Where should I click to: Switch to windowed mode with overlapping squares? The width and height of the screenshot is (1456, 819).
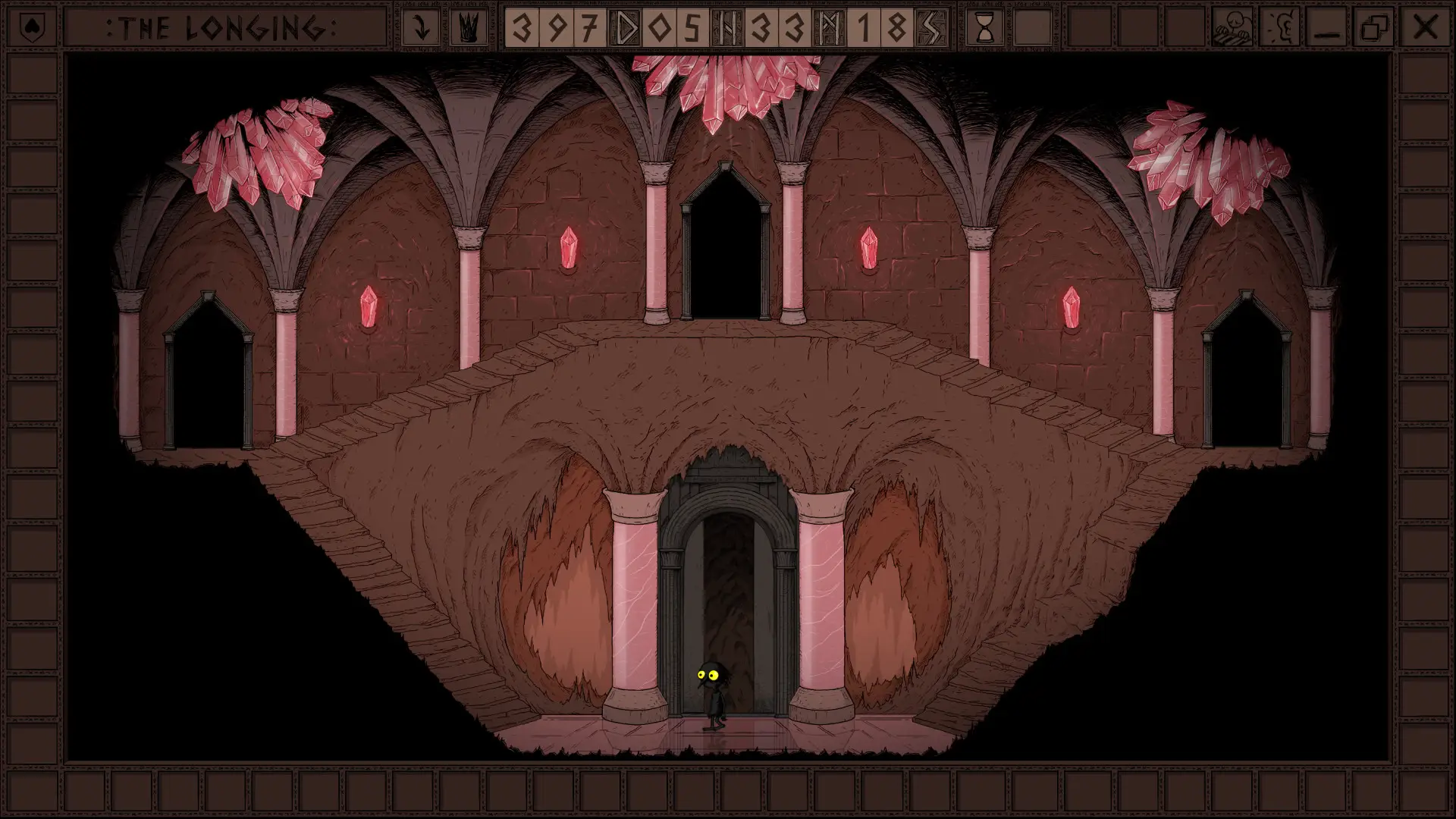(1375, 28)
